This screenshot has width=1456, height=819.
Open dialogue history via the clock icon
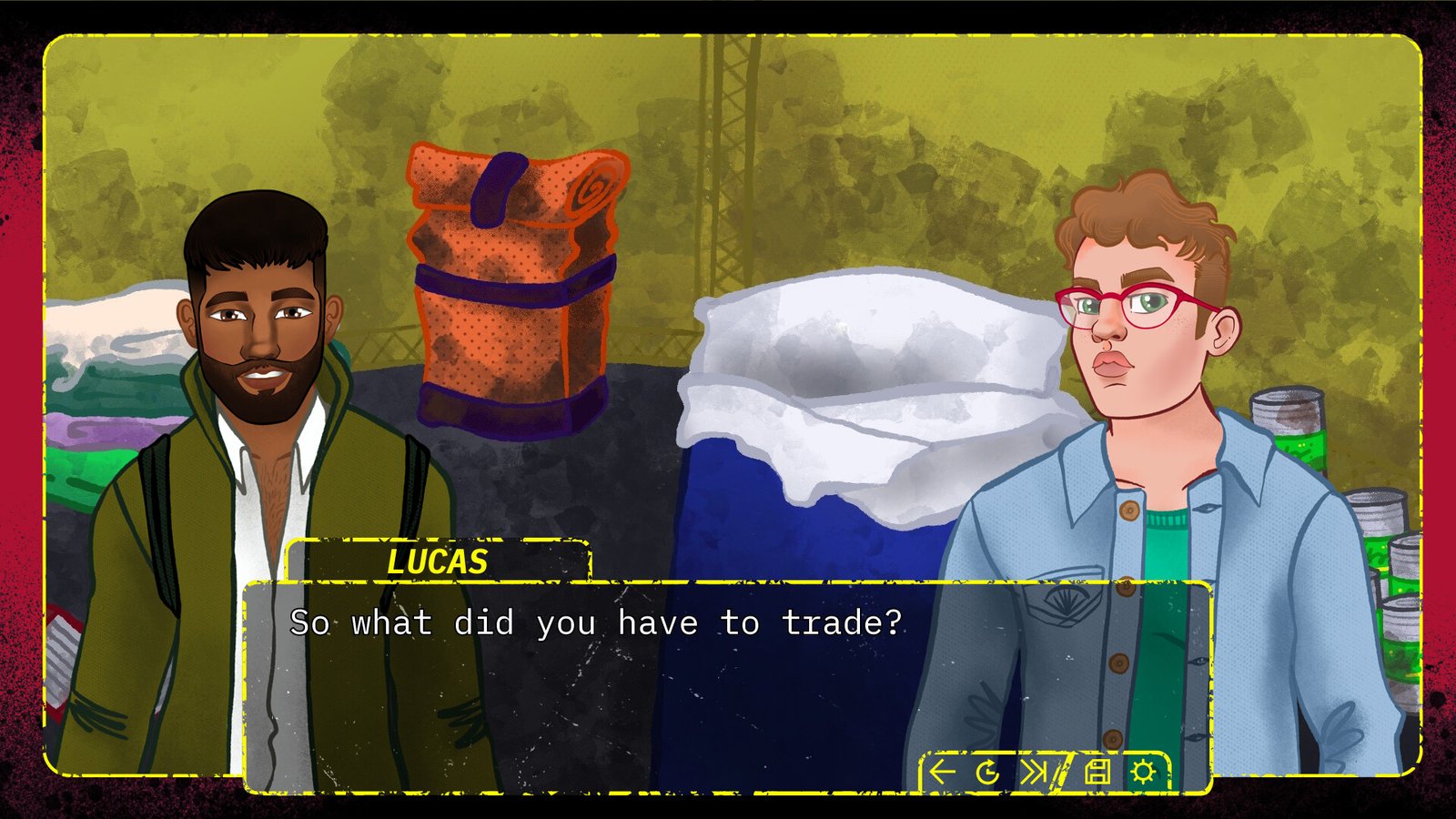click(x=986, y=771)
